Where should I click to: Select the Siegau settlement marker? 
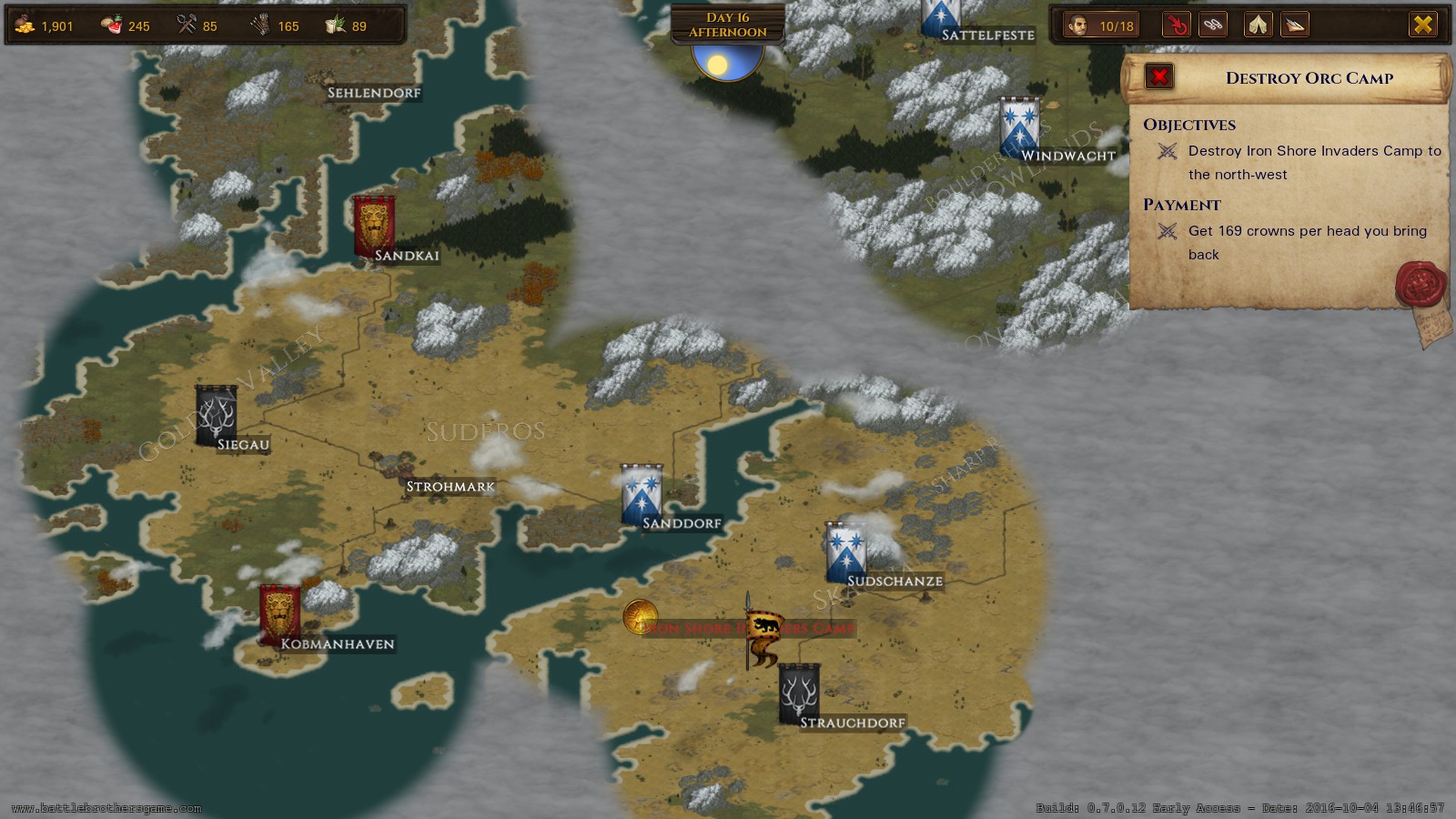click(x=216, y=416)
